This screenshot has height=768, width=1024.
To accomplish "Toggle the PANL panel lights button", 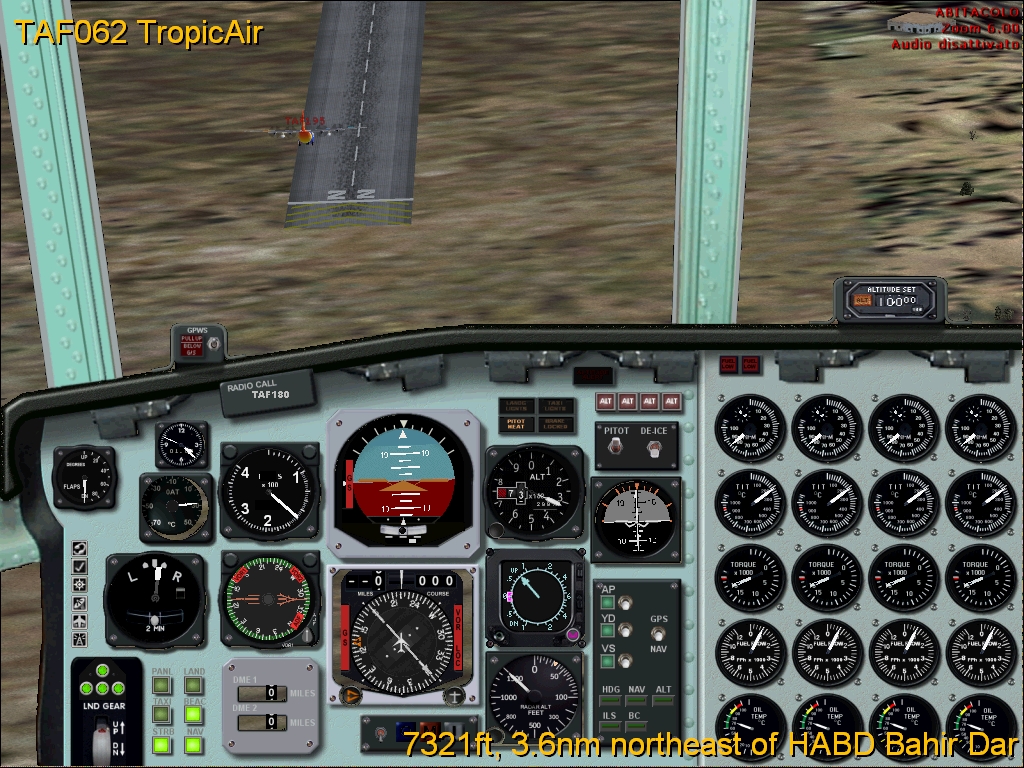I will (x=161, y=686).
